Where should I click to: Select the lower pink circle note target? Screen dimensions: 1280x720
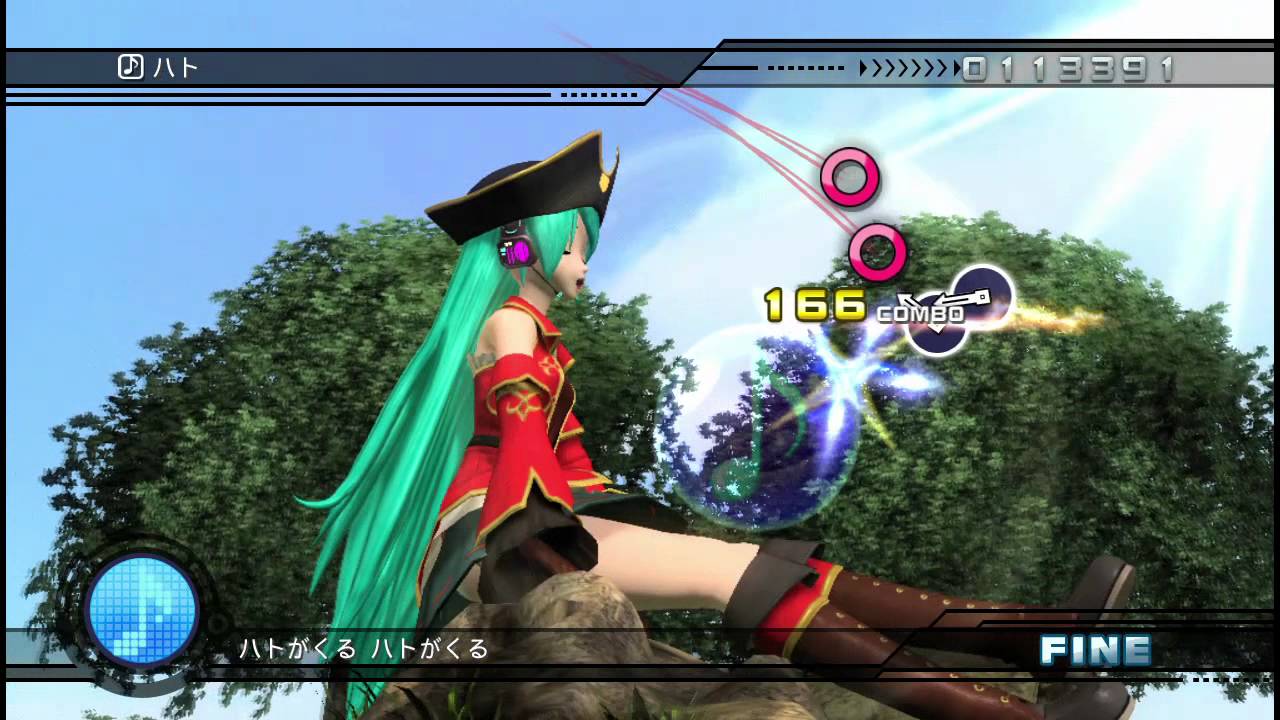(x=879, y=253)
